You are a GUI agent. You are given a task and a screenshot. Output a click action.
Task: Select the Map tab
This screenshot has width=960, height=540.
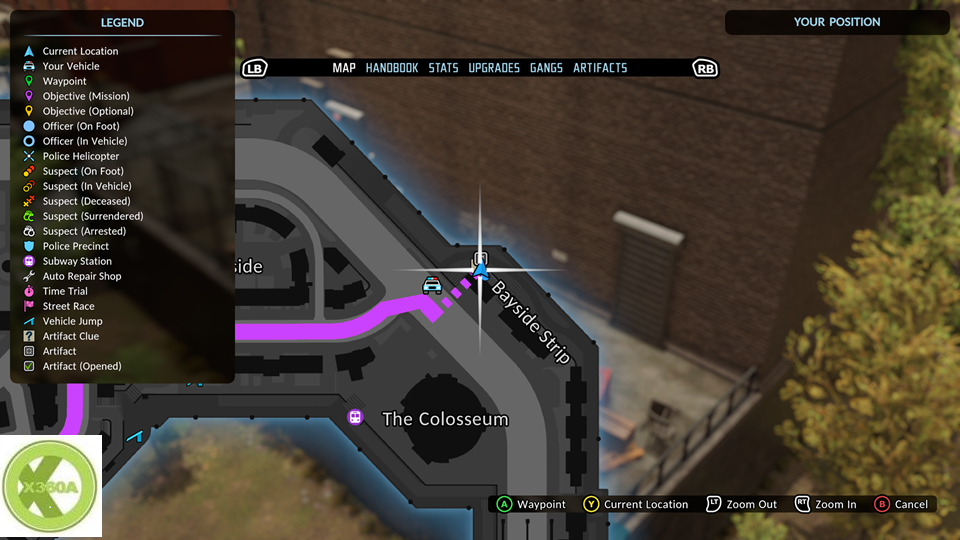(344, 68)
